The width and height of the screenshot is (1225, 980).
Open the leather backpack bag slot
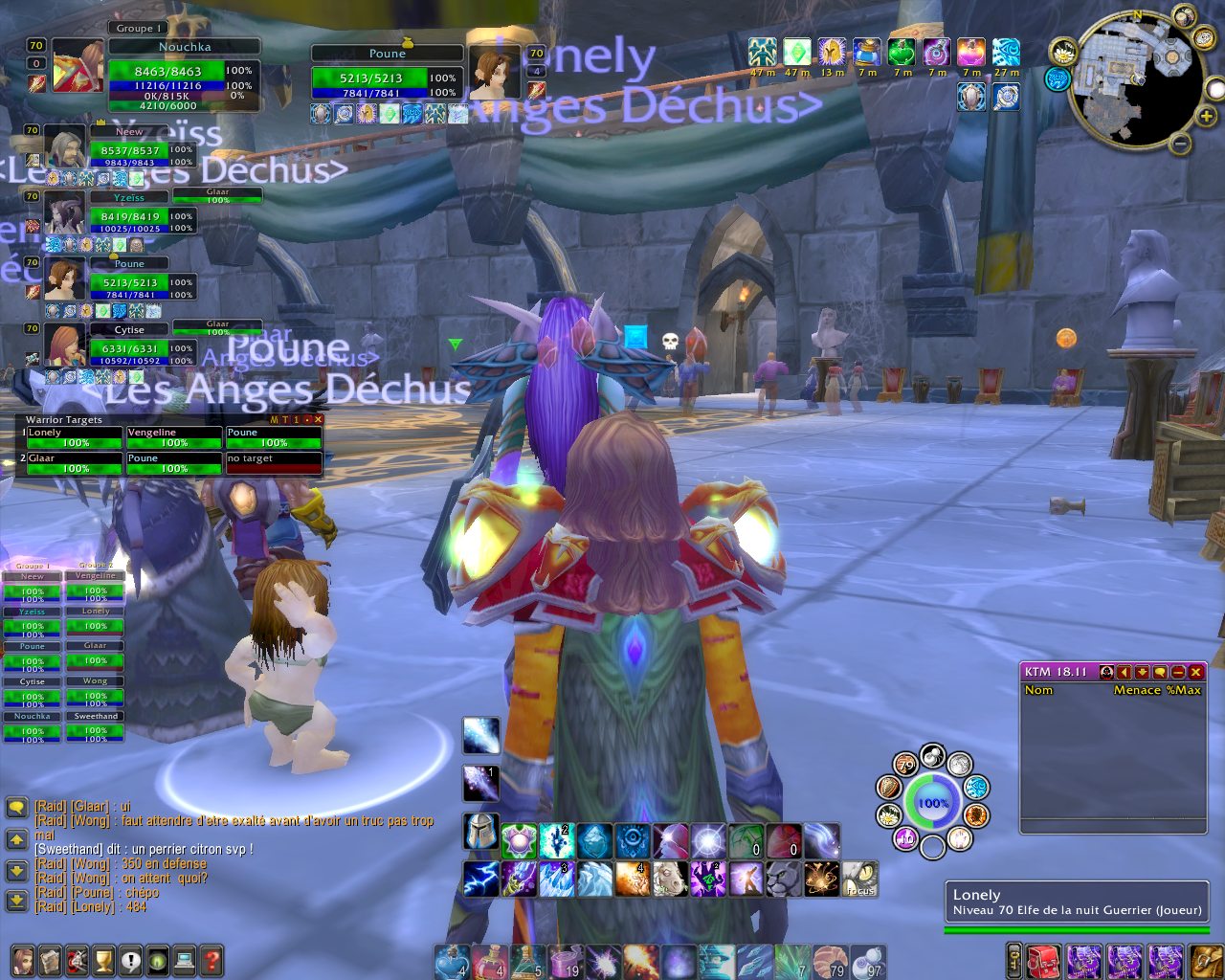1207,960
